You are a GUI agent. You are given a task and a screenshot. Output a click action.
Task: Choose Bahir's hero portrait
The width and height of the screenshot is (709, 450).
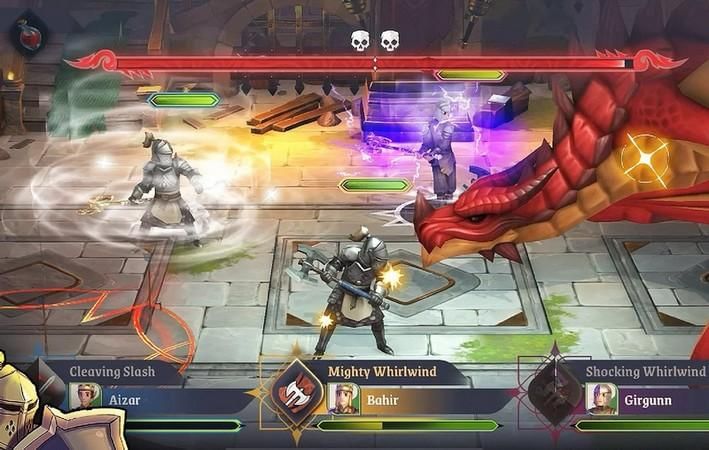point(343,398)
